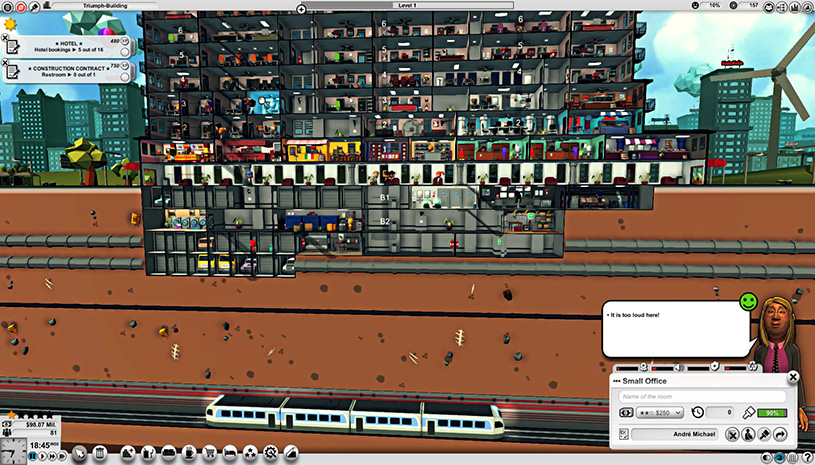Click the room name input field
Screen dimensions: 815x465
click(x=701, y=397)
